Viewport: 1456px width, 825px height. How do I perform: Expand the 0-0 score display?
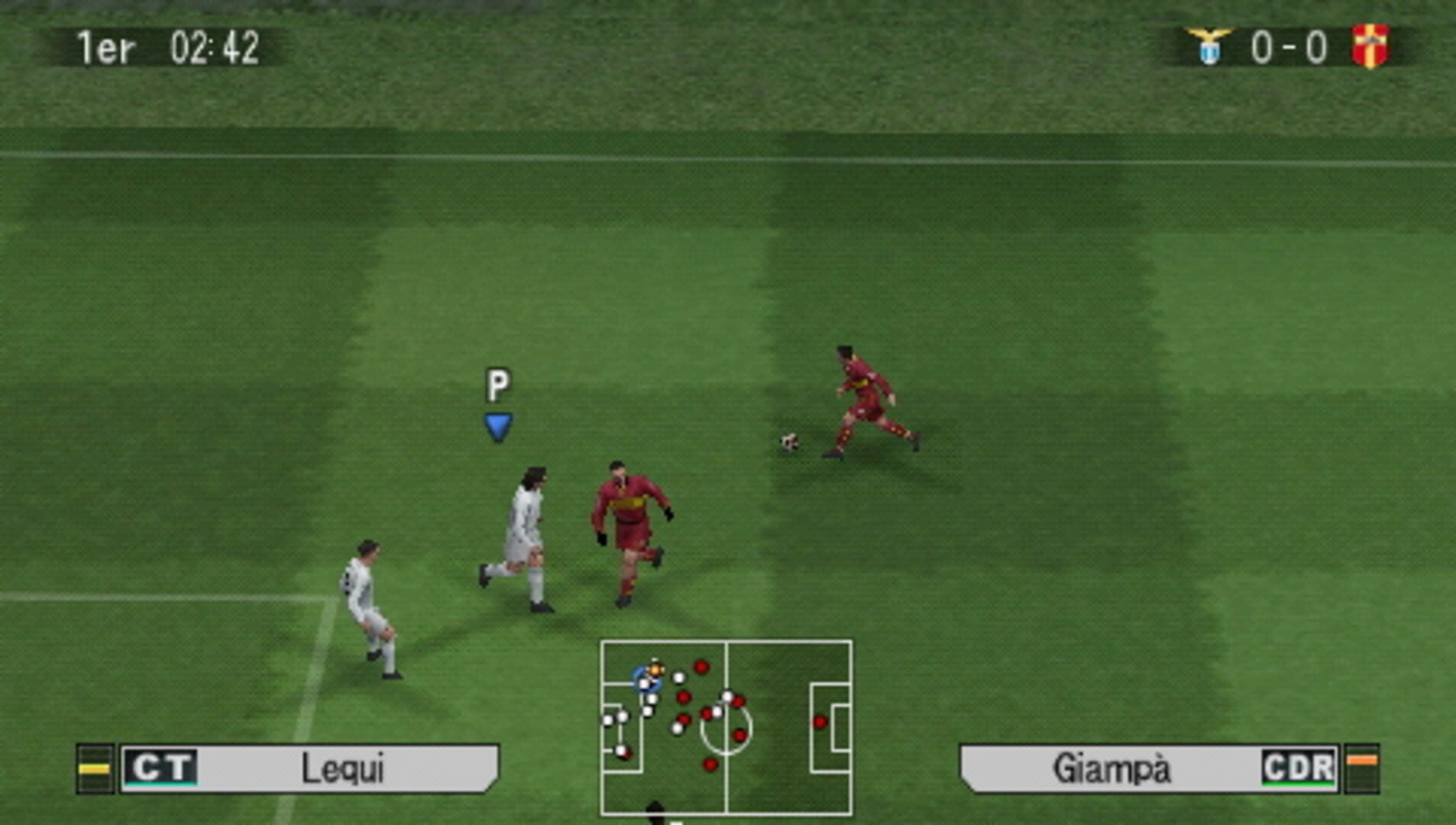[x=1289, y=47]
